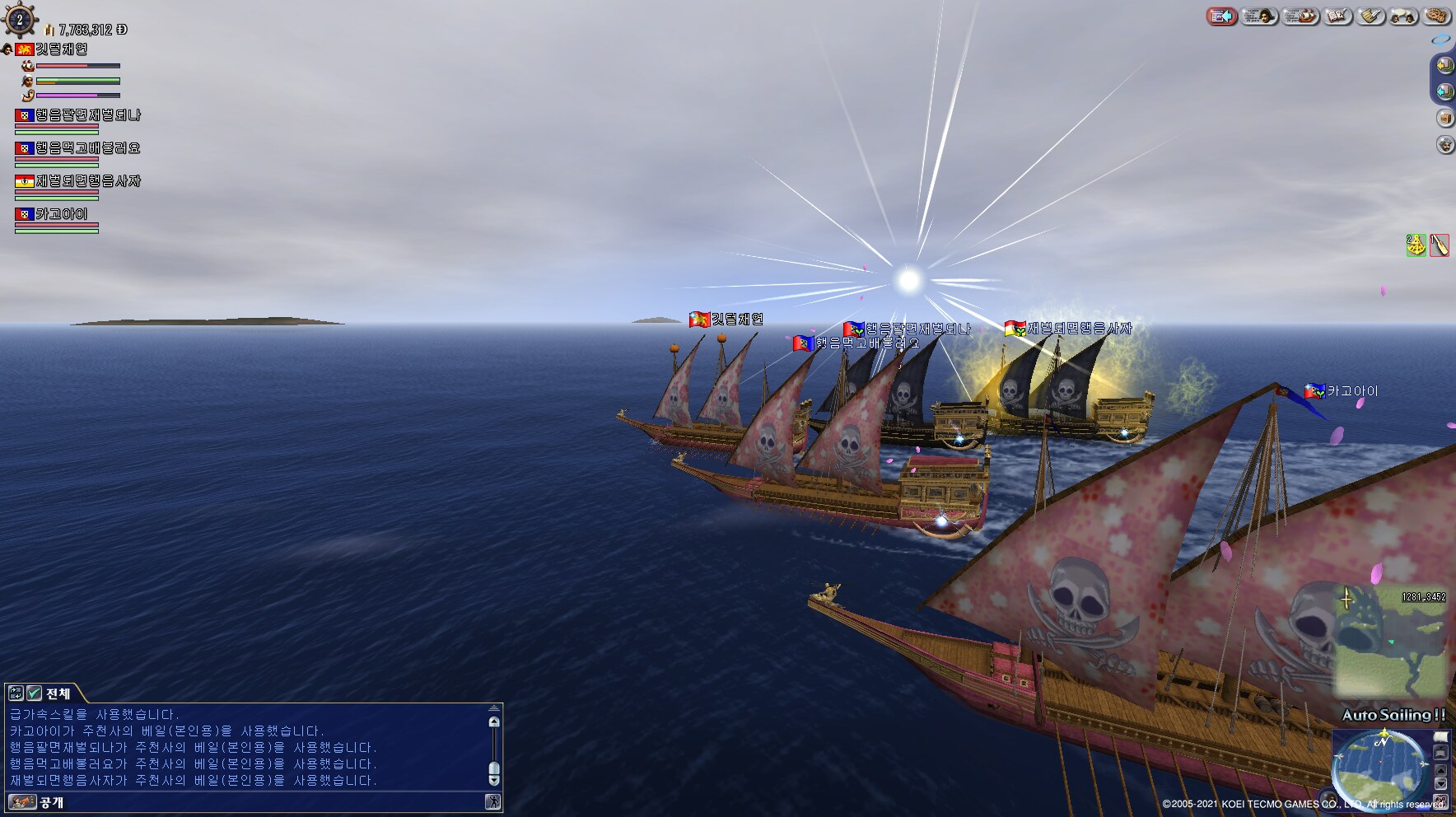Click the red window-arrow menu button
Viewport: 1456px width, 817px height.
[1222, 16]
